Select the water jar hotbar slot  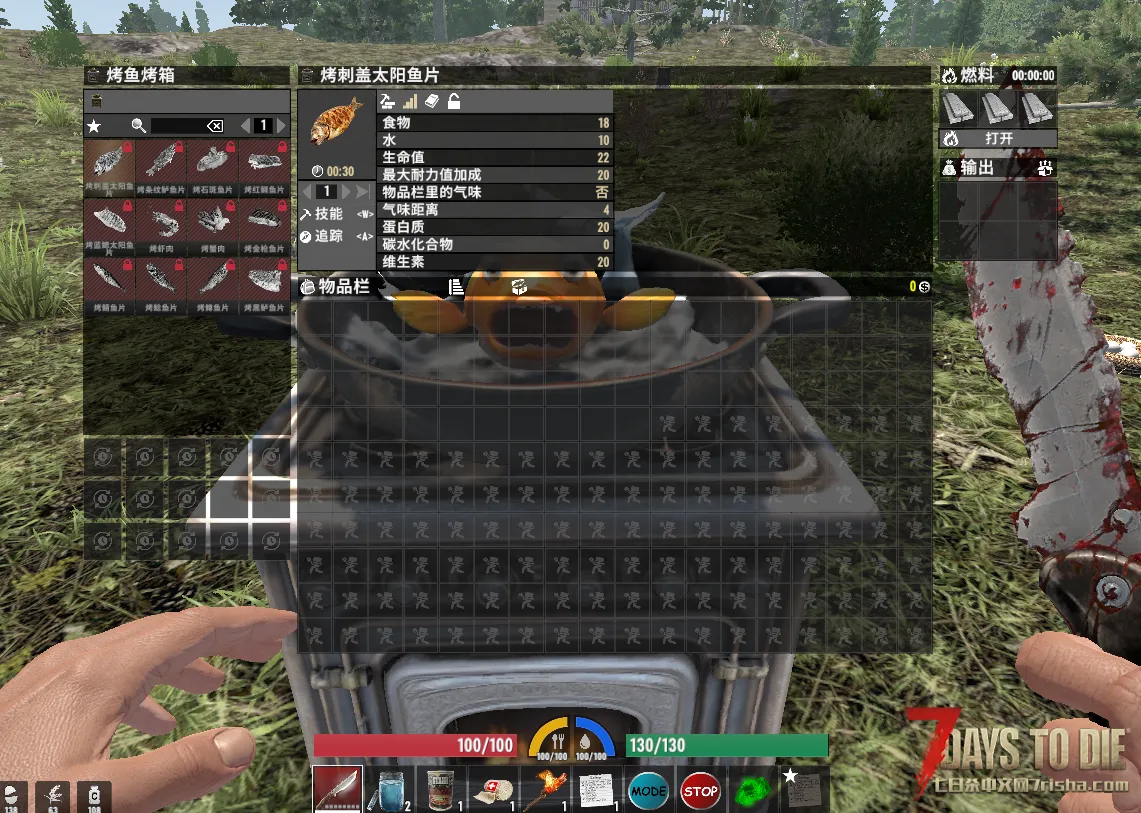[390, 789]
